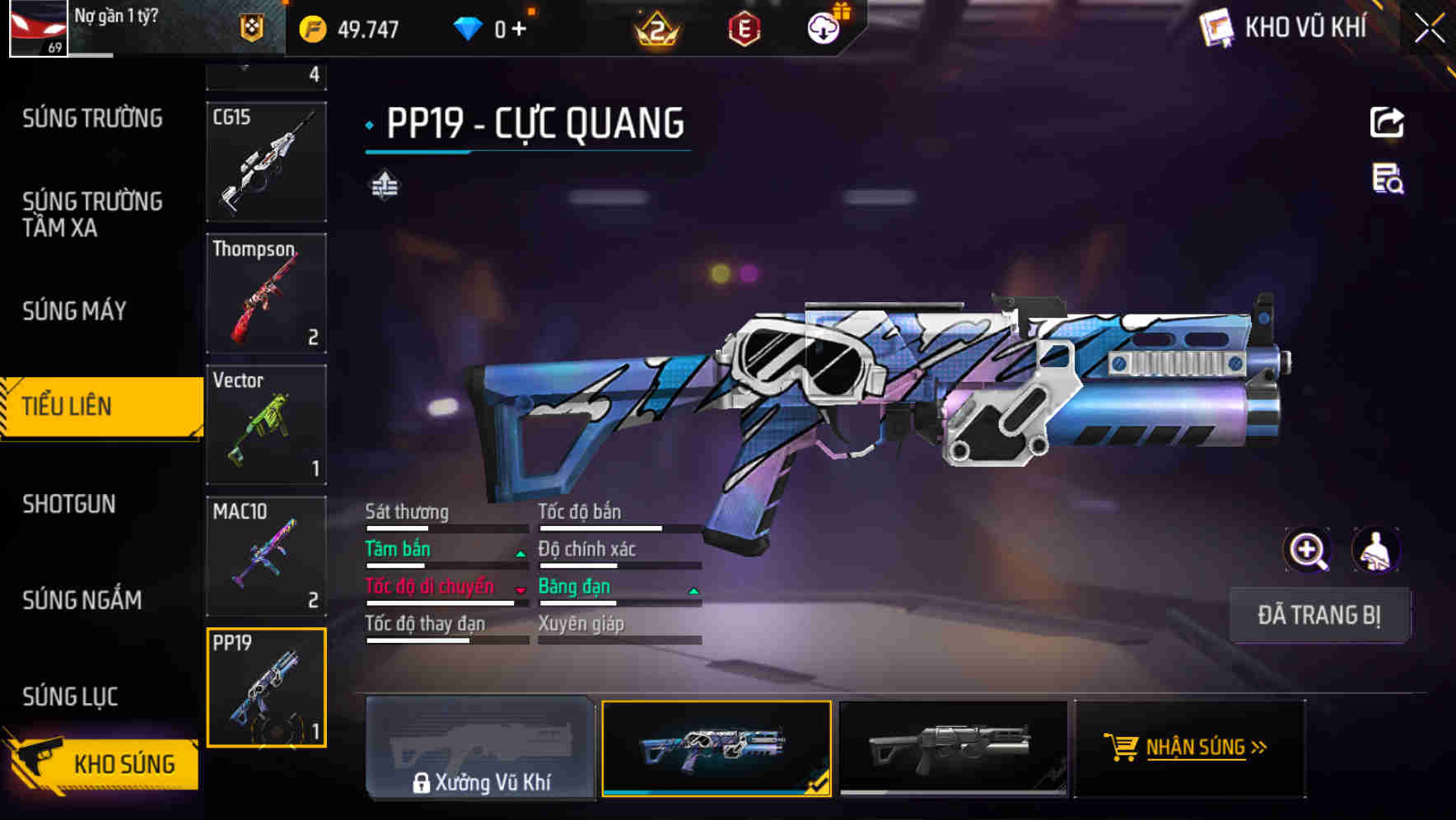Viewport: 1456px width, 820px height.
Task: Click the Sát thương stat bar
Action: tap(445, 527)
